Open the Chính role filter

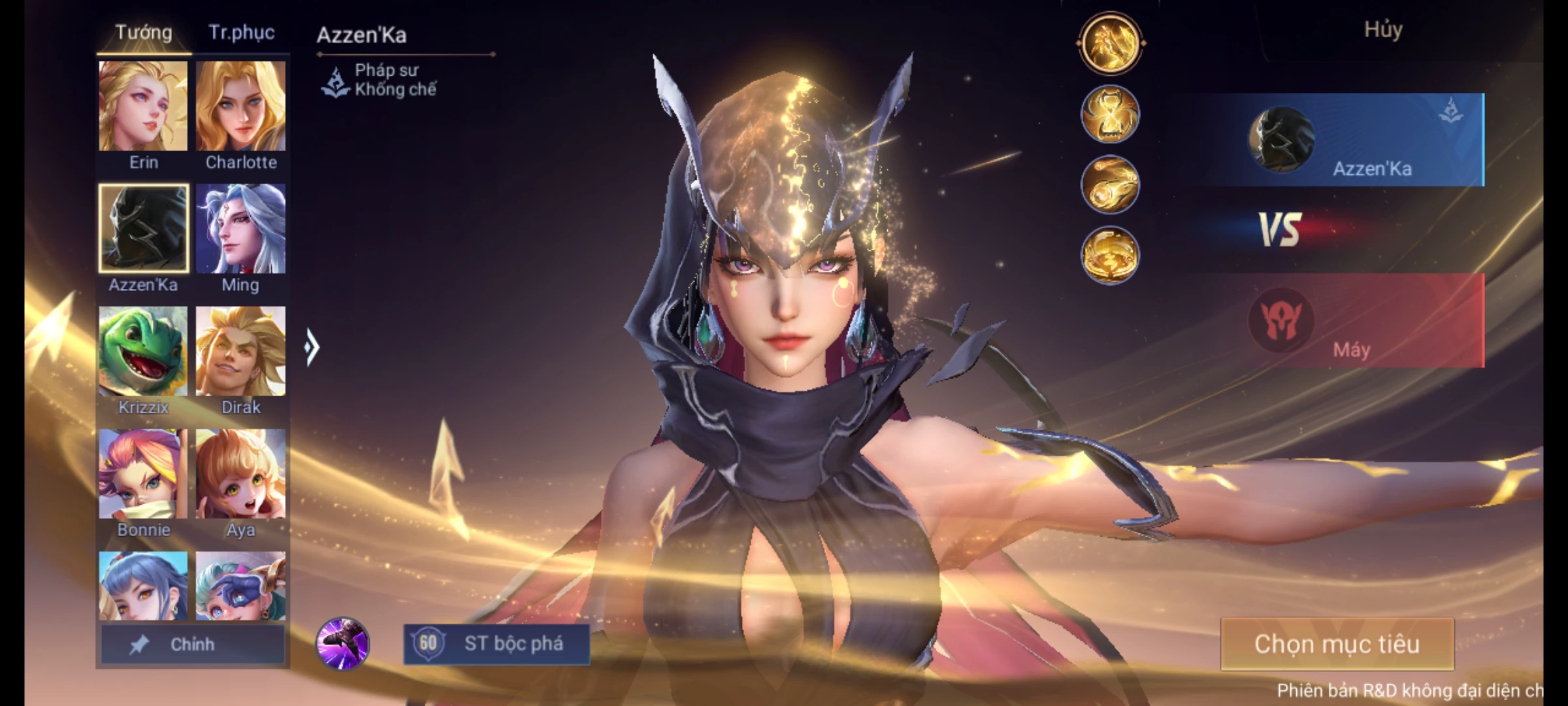tap(192, 645)
